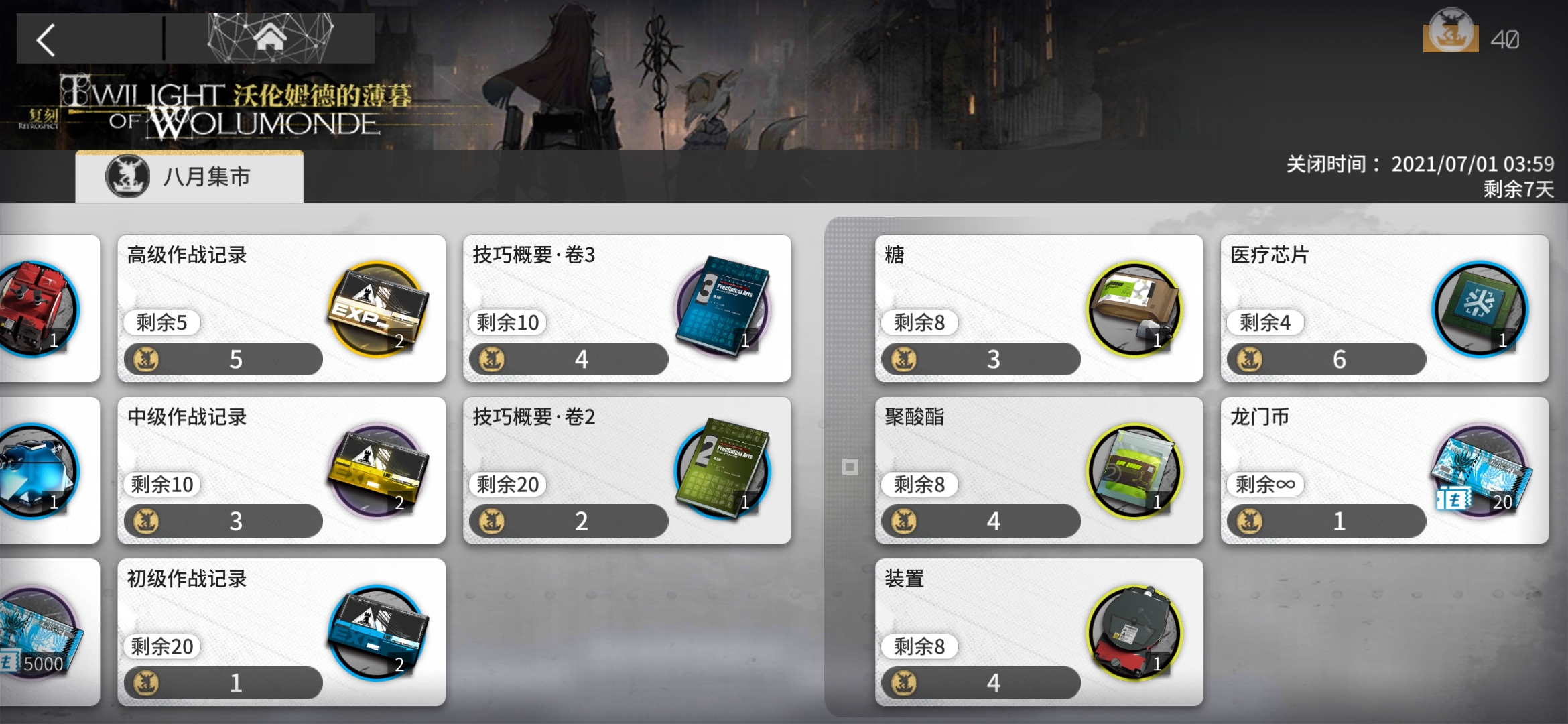The width and height of the screenshot is (1568, 724).
Task: Pick the 技巧概要·卷2 item
Action: (x=627, y=471)
